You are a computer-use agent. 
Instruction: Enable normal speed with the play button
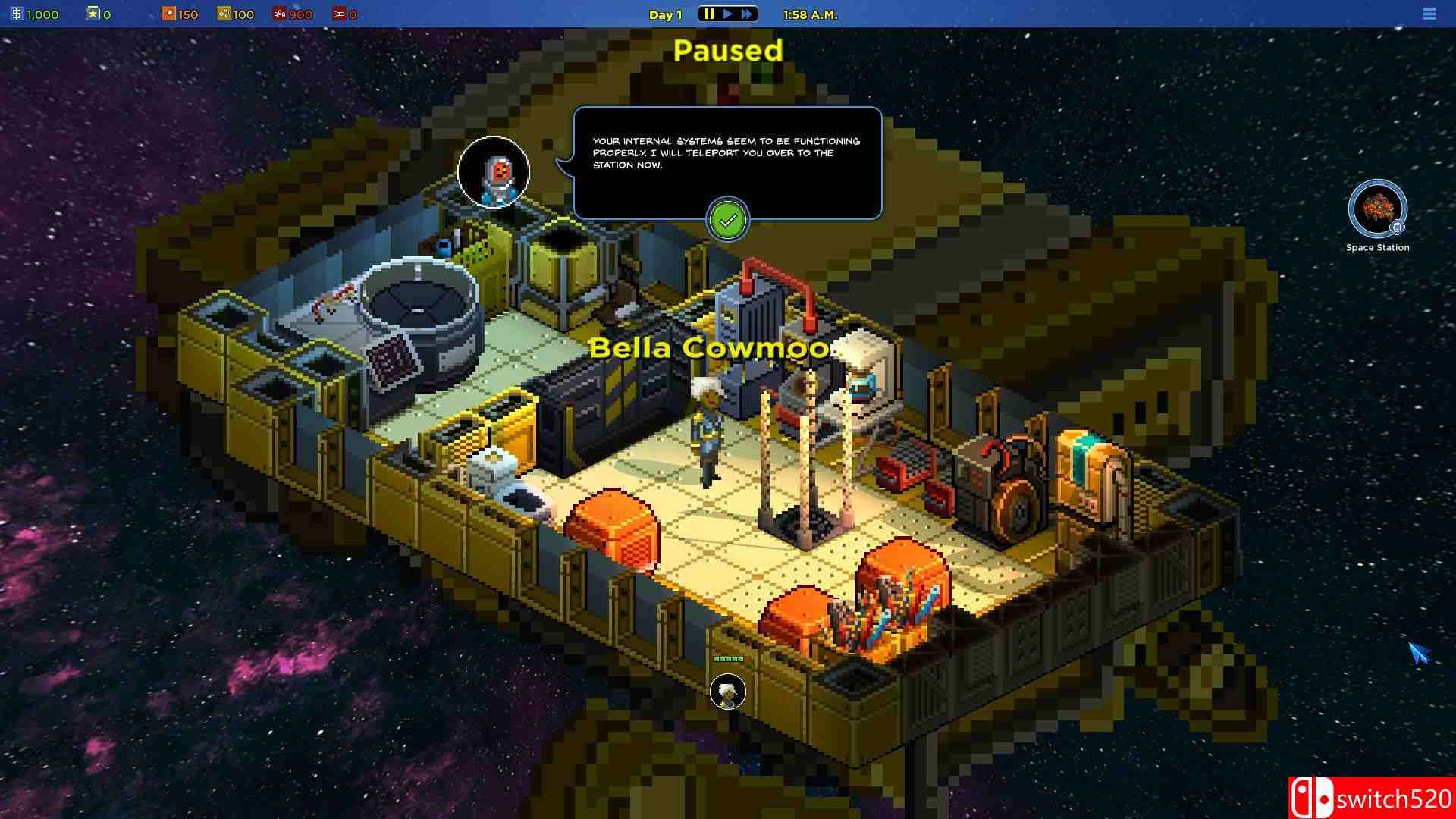[727, 13]
